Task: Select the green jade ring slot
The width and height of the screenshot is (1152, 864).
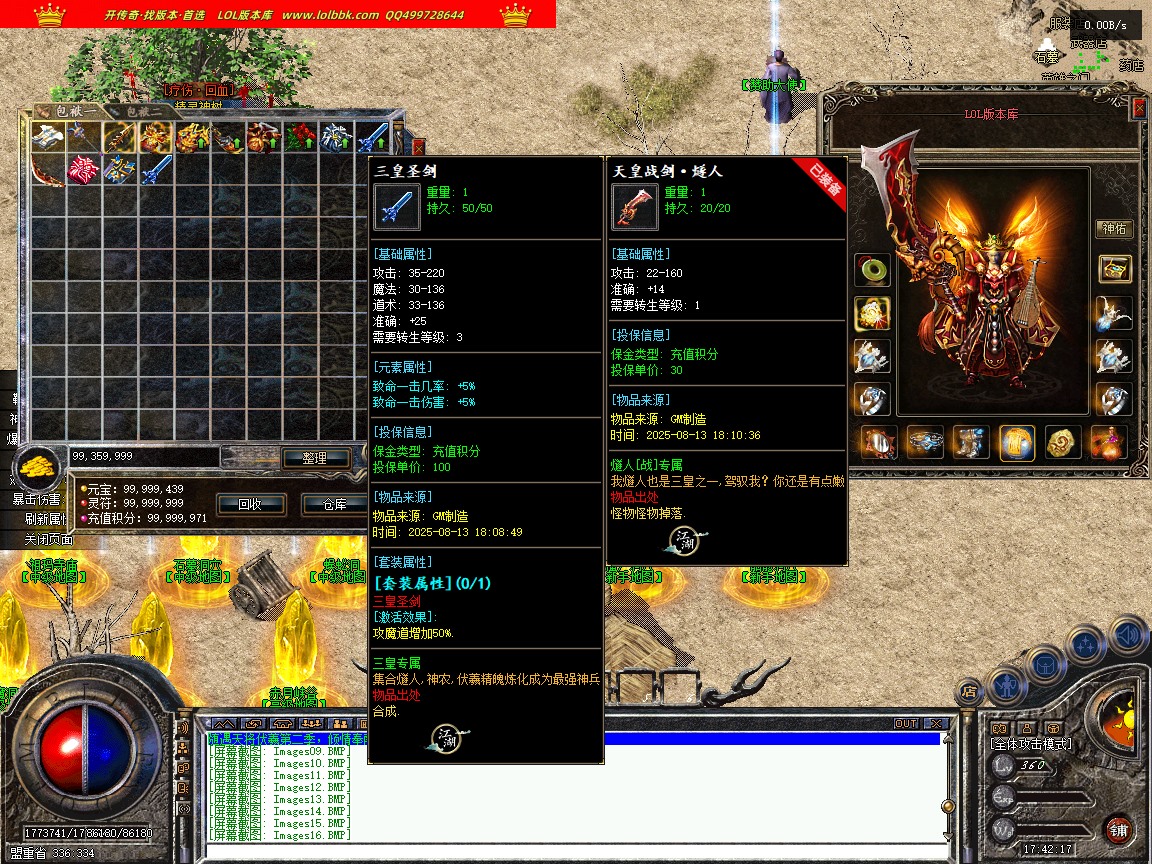Action: [x=872, y=270]
